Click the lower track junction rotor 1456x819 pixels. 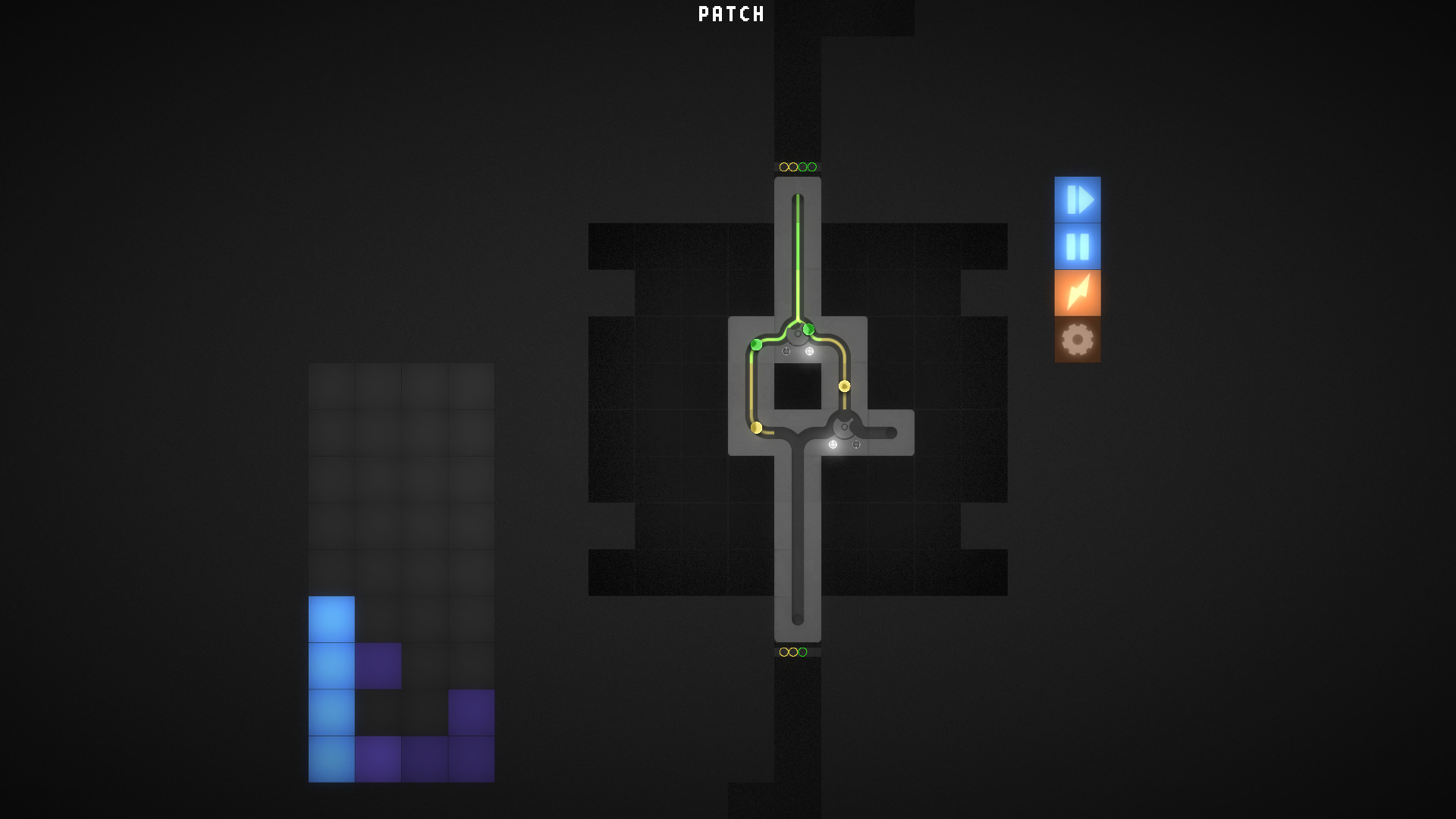point(844,426)
